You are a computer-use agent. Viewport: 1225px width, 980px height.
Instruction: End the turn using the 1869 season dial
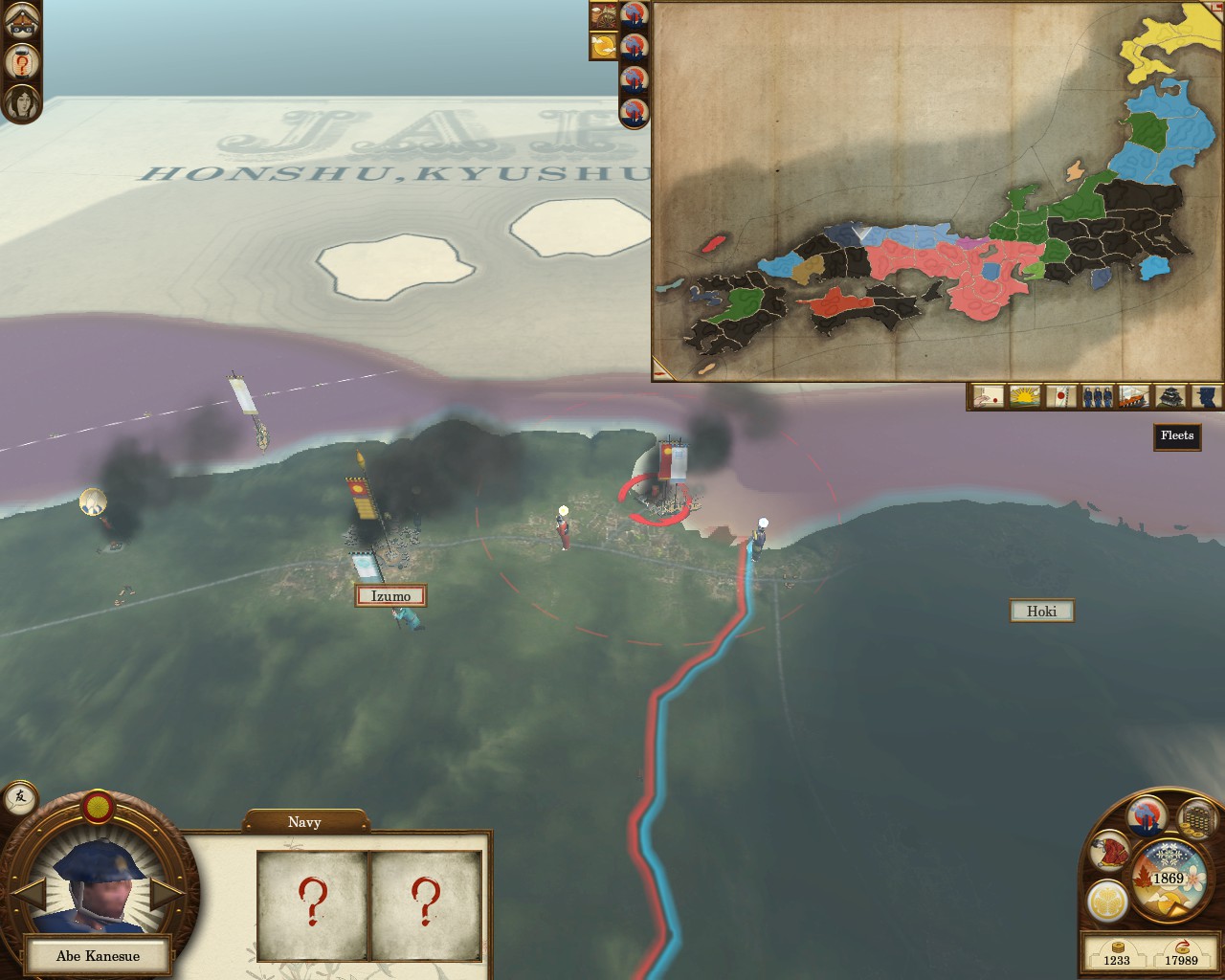pyautogui.click(x=1168, y=879)
